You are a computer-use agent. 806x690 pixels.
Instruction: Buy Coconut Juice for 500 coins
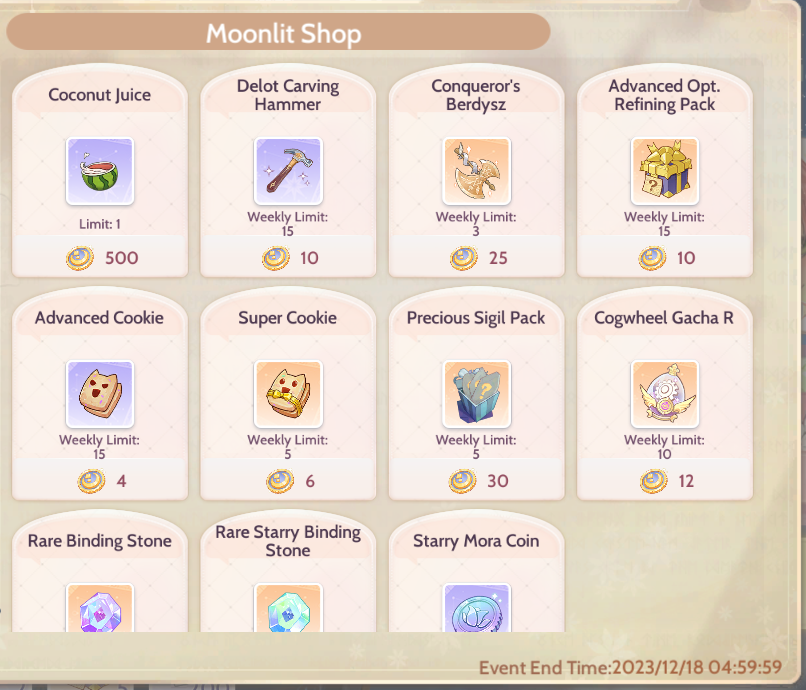tap(100, 258)
